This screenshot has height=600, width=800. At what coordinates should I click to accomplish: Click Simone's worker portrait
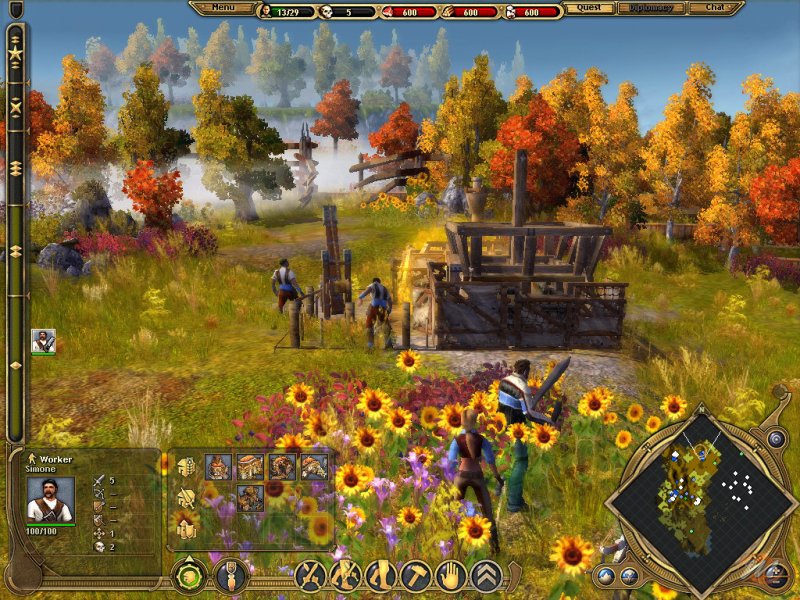click(50, 499)
